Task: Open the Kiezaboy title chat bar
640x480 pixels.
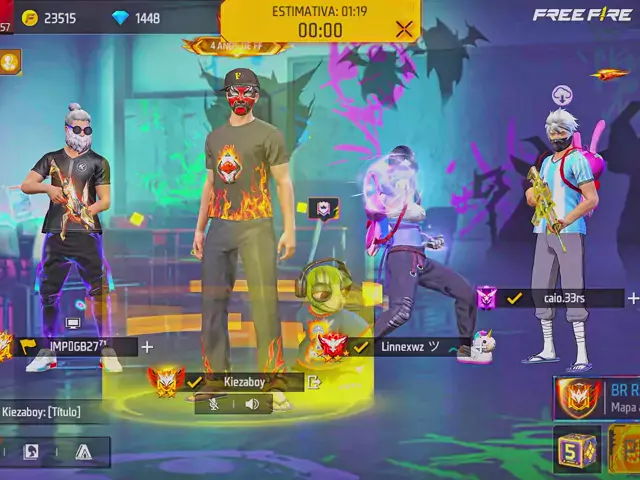Action: [45, 411]
